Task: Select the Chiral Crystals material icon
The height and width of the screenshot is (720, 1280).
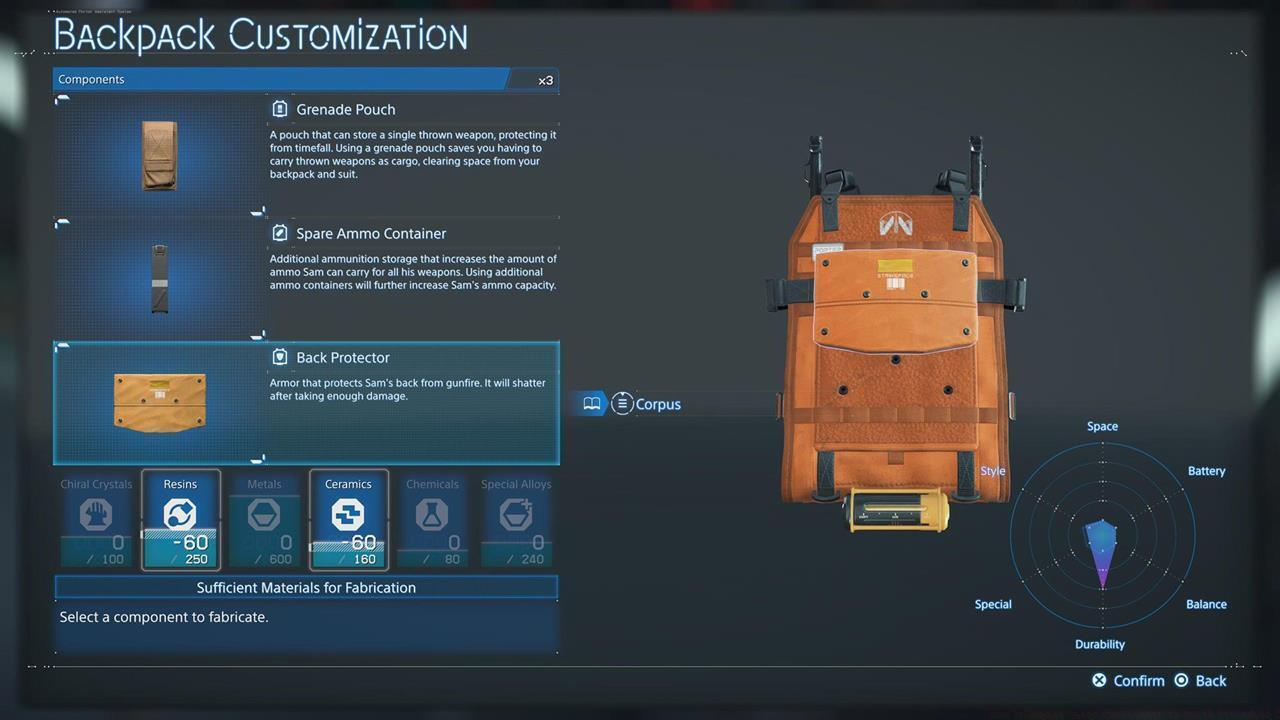Action: [x=96, y=515]
